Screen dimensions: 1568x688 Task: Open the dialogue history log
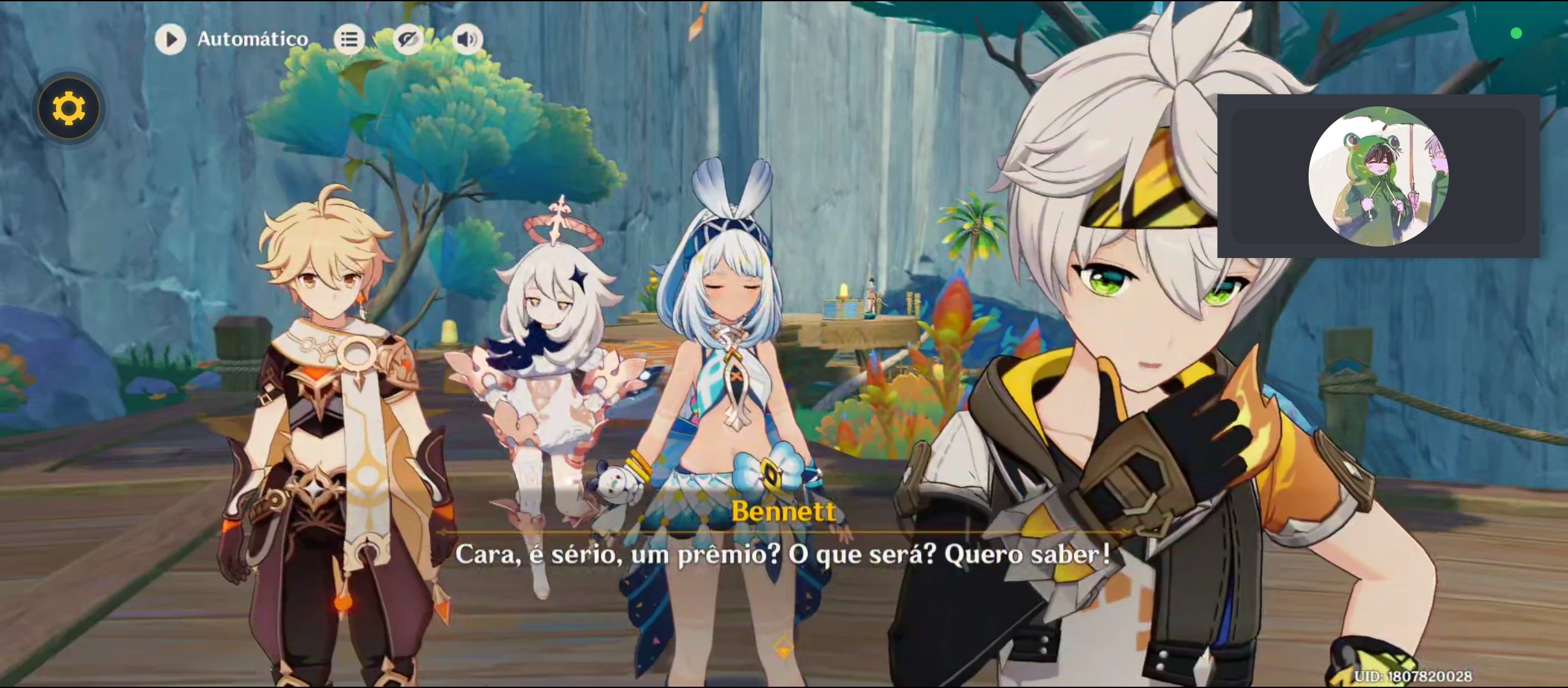click(x=349, y=39)
